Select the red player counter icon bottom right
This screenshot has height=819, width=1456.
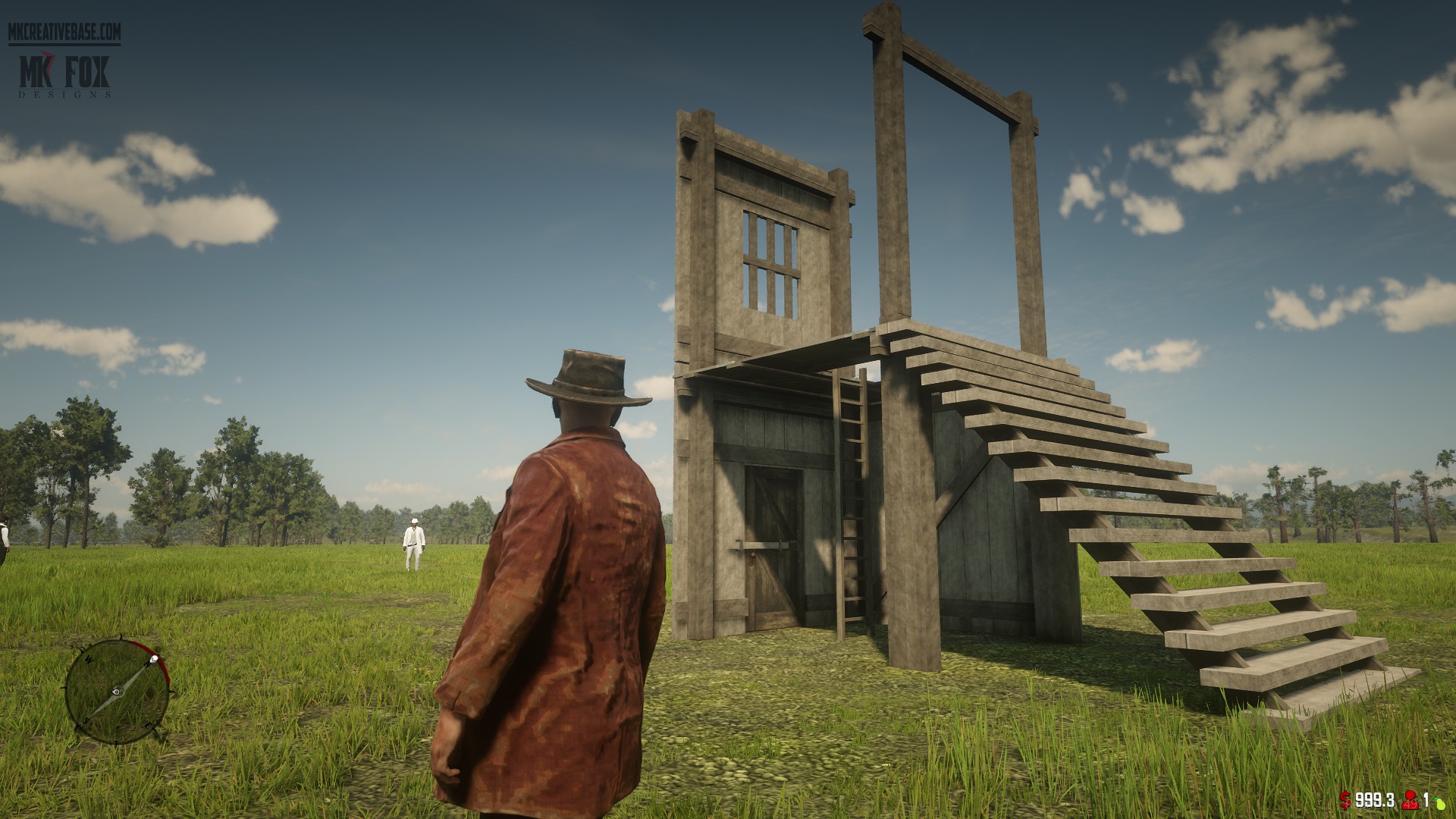coord(1409,802)
